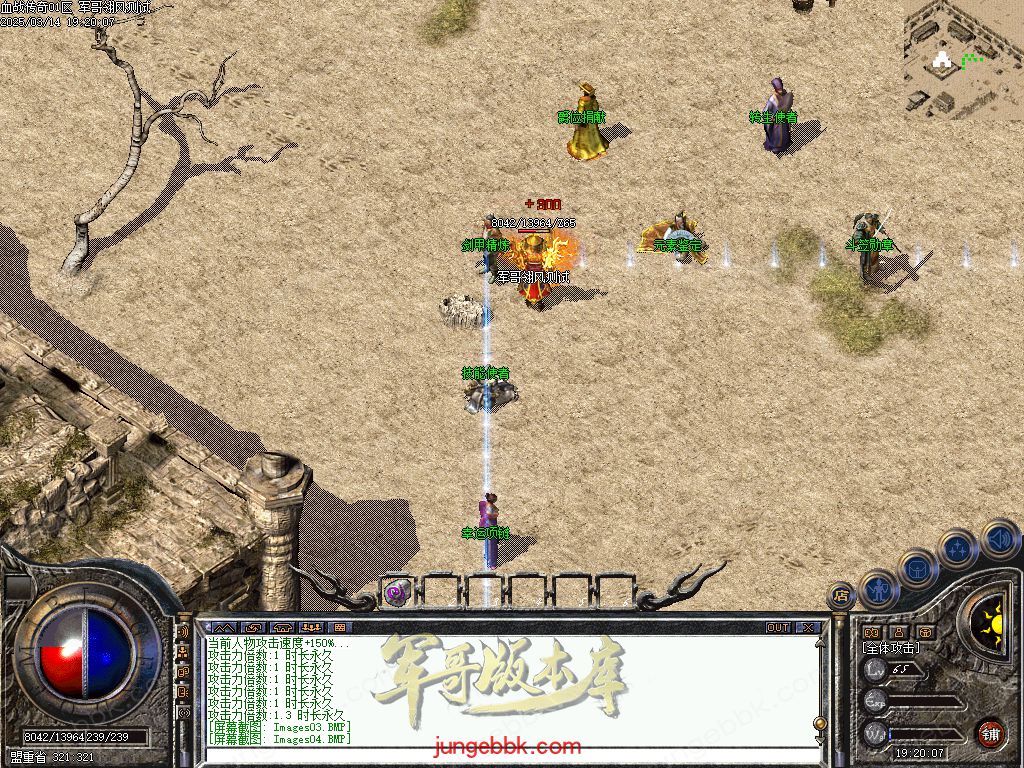1024x768 pixels.
Task: Click the keyboard icon above chat log
Action: [339, 628]
